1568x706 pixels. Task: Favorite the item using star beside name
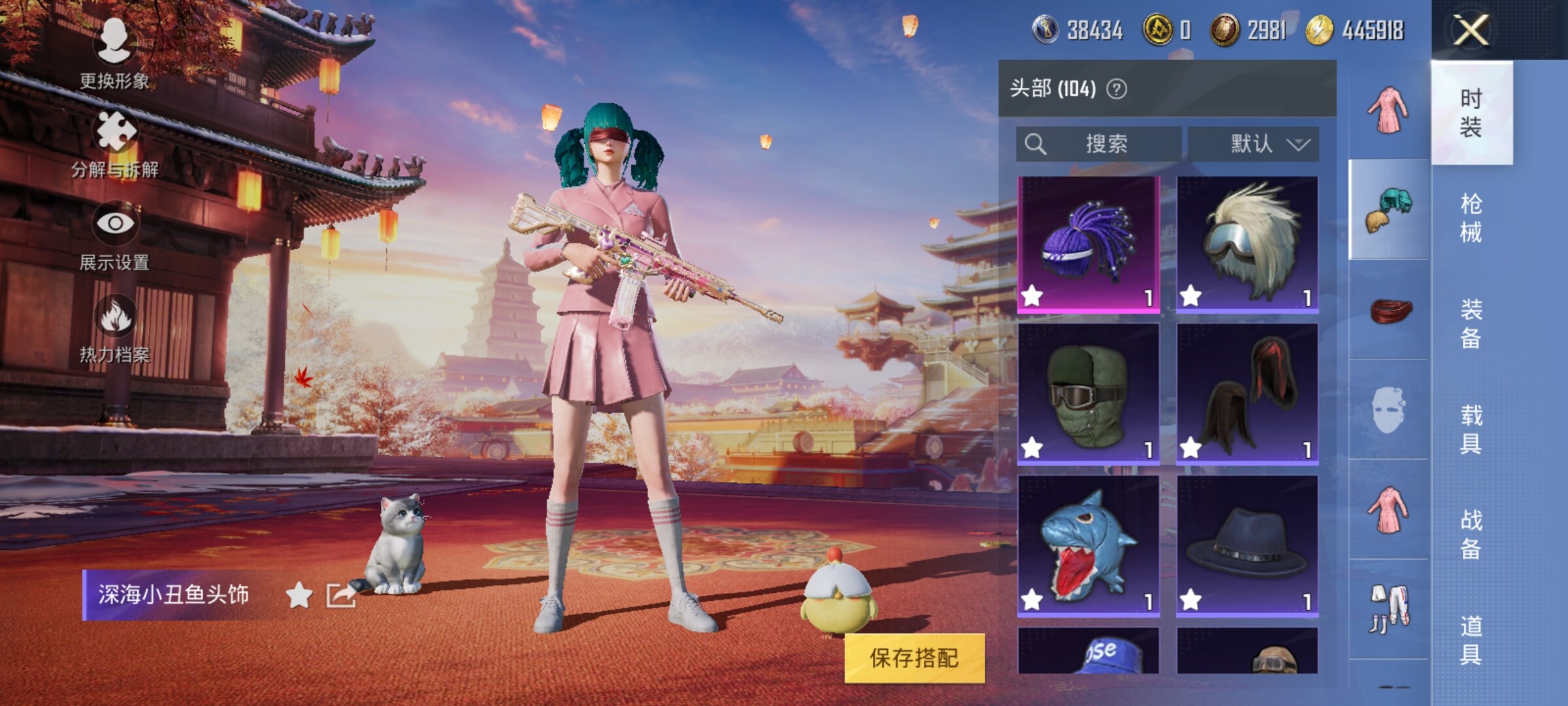point(299,595)
